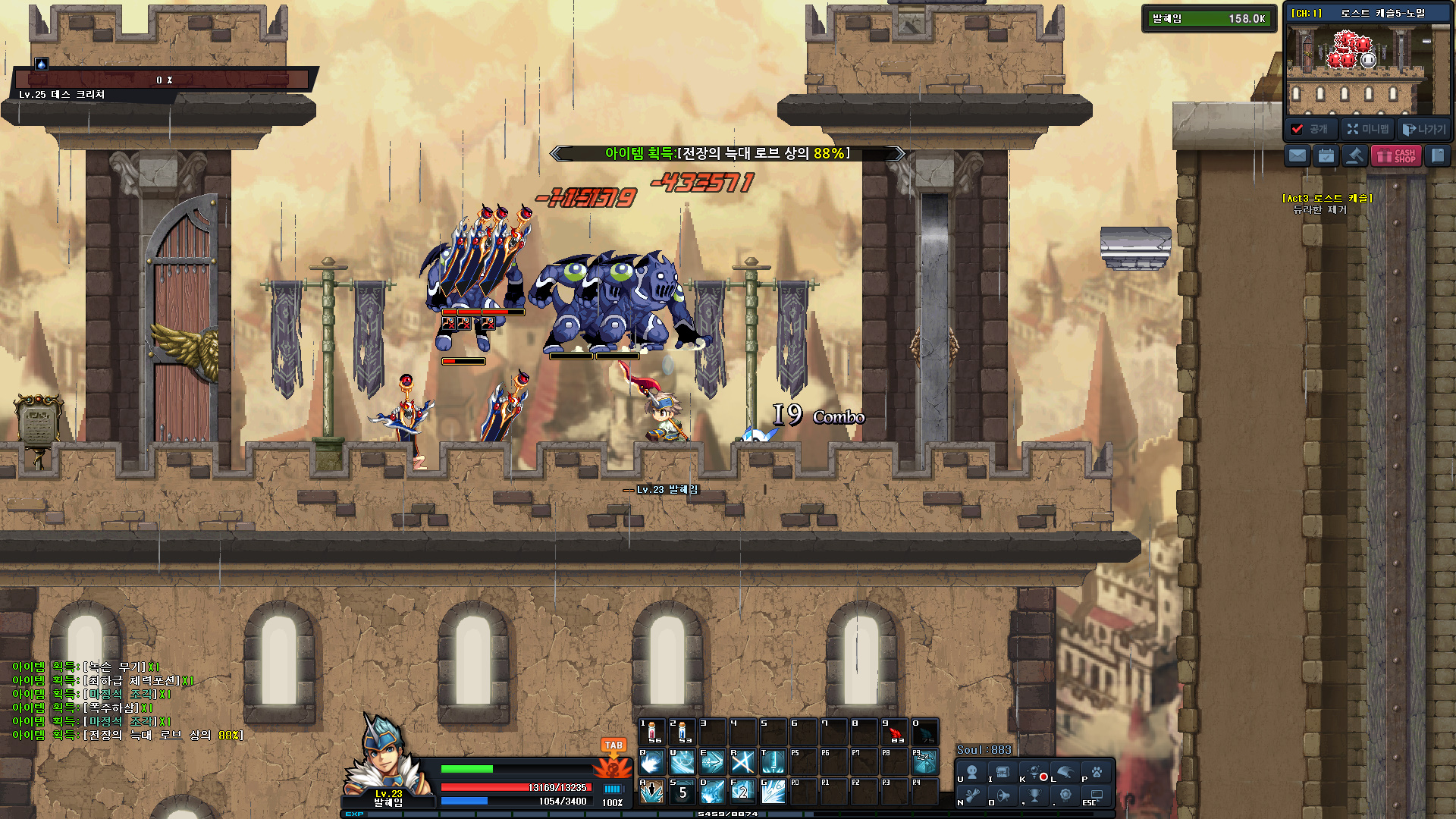1456x819 pixels.
Task: Expand the 미니맵 minimap button
Action: [1368, 129]
